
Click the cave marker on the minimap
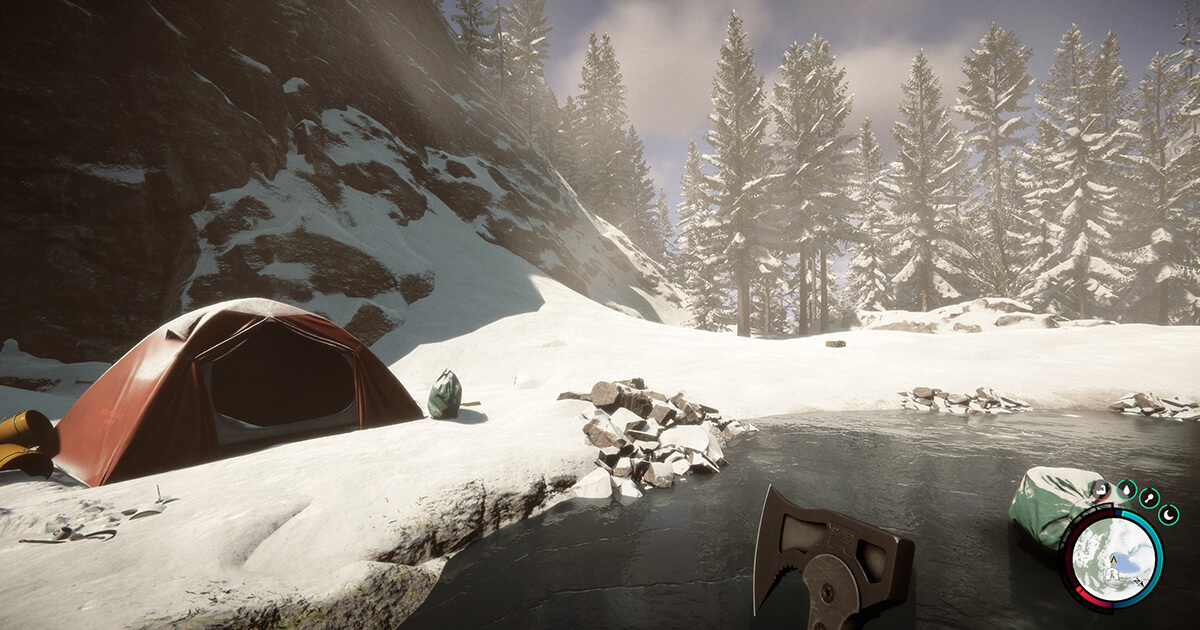click(1112, 574)
